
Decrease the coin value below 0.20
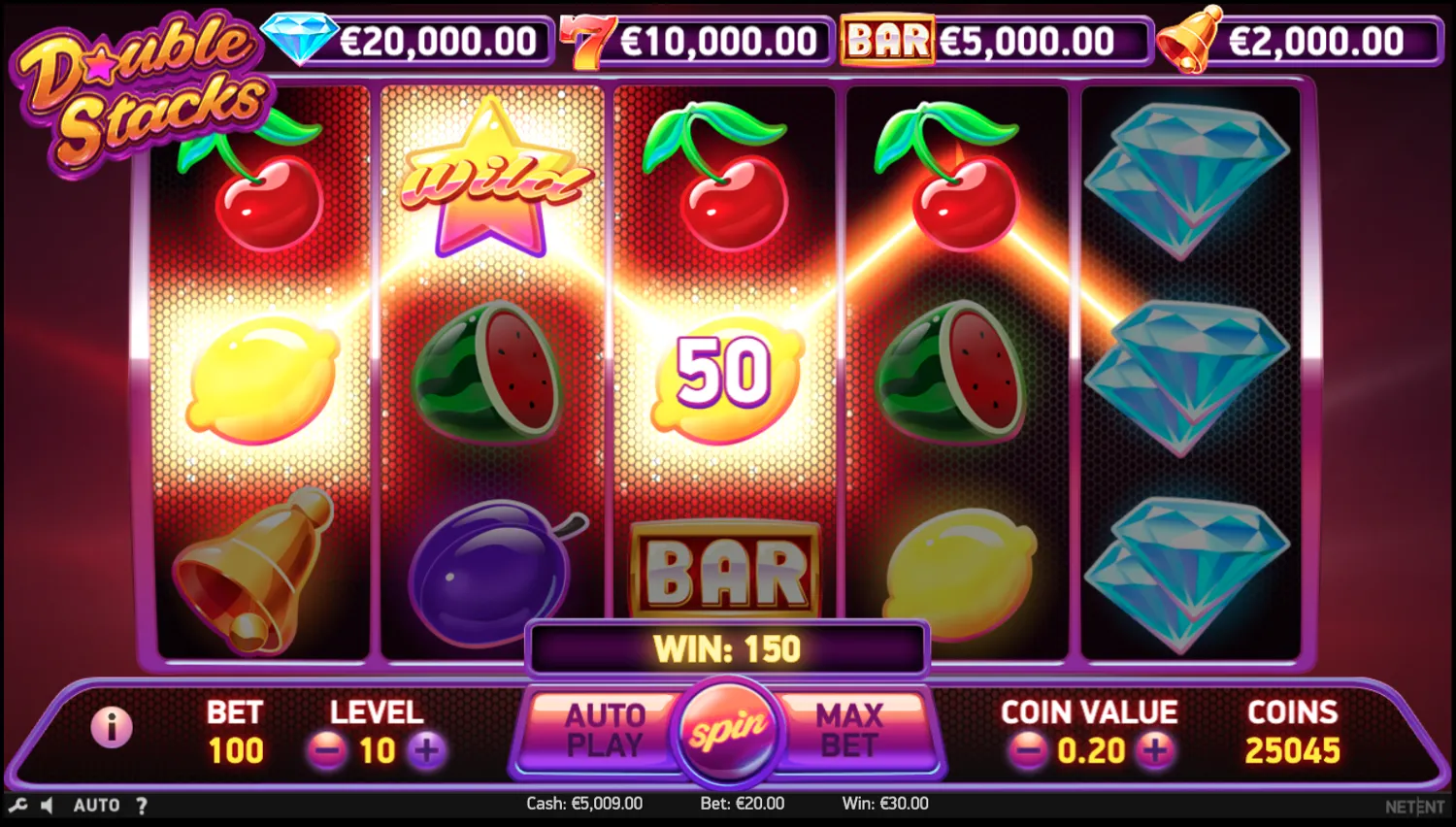(1028, 750)
